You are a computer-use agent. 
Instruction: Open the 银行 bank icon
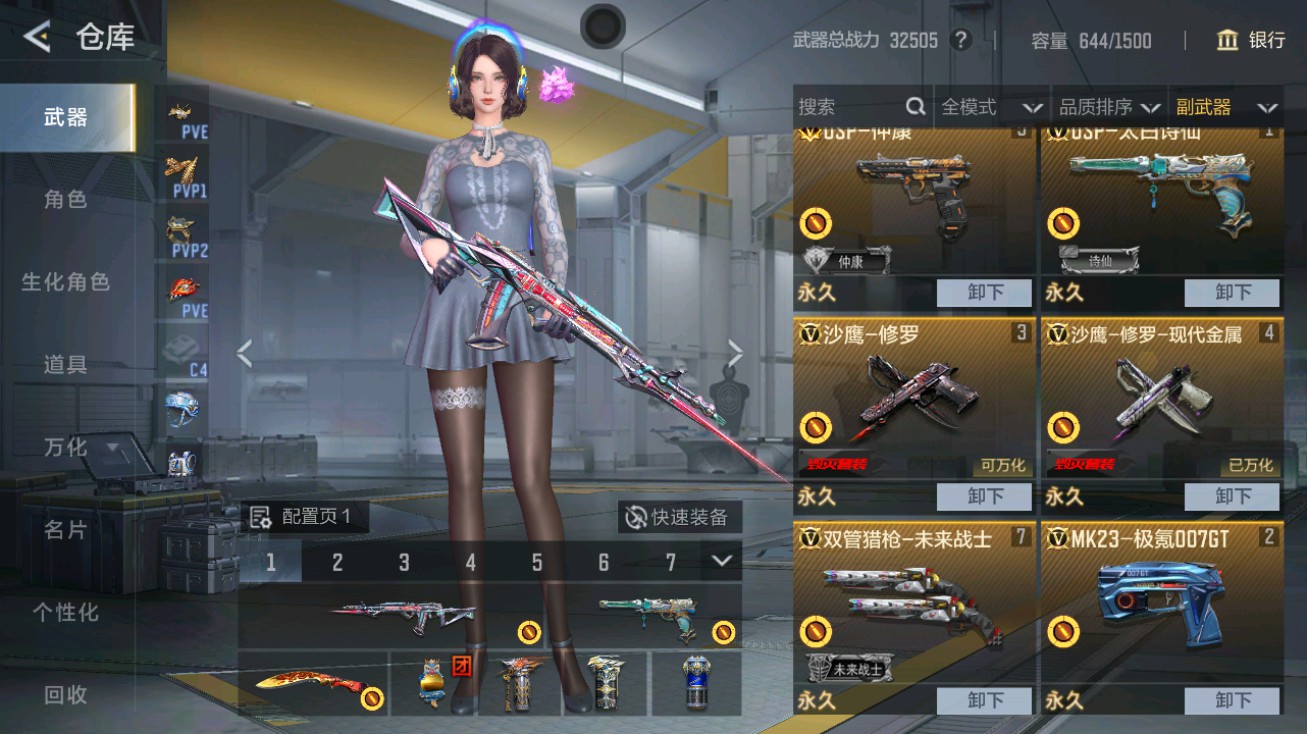coord(1227,41)
